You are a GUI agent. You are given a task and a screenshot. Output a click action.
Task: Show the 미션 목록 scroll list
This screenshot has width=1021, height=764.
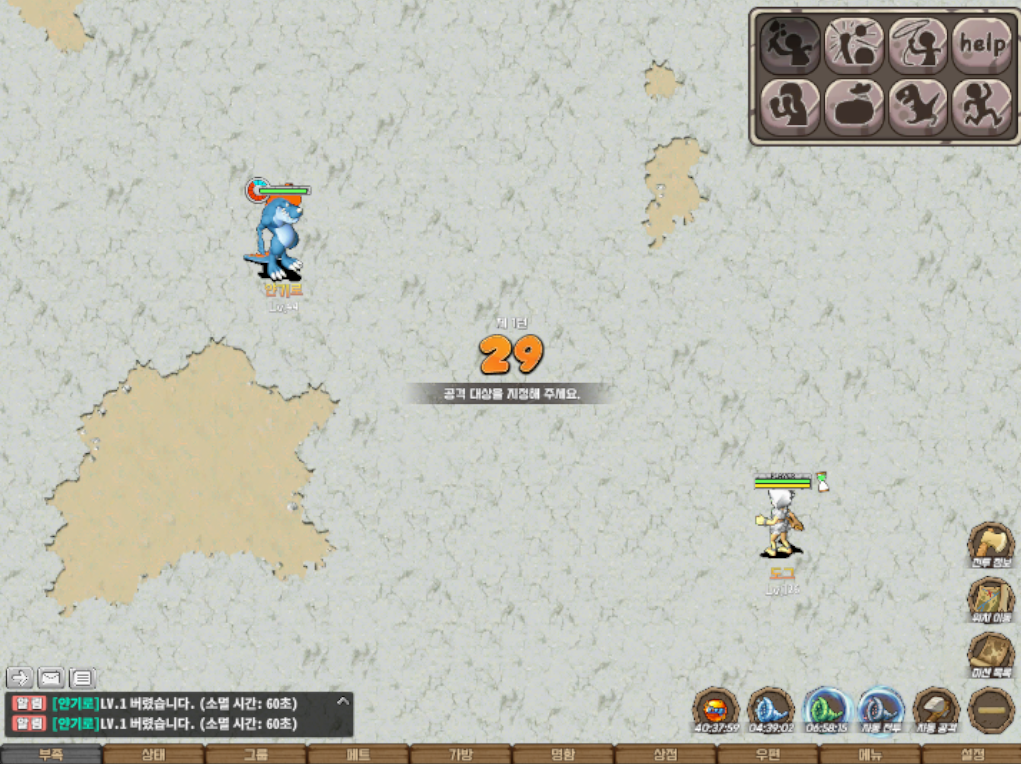coord(990,656)
